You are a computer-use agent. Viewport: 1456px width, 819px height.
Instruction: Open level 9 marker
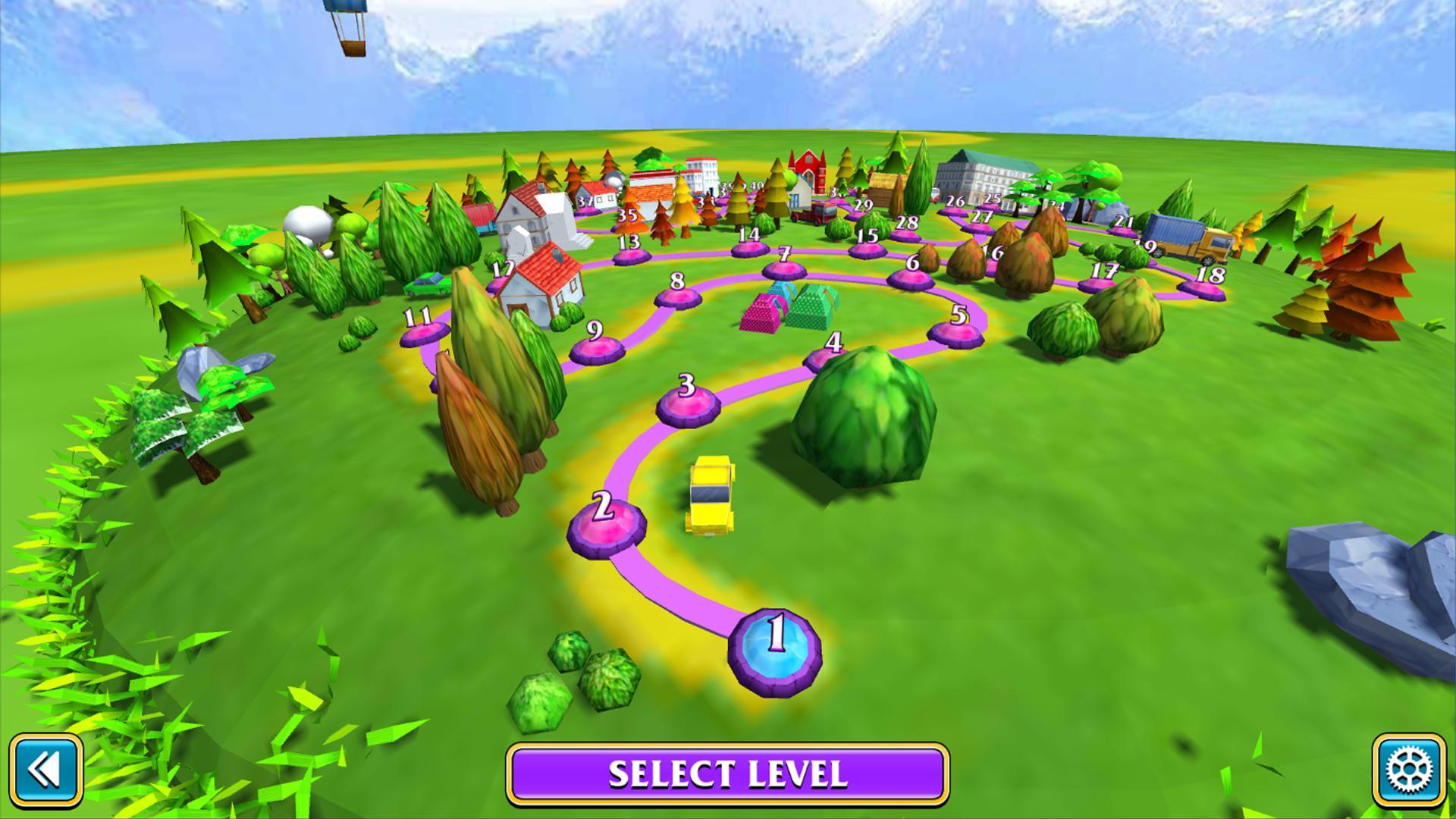(x=597, y=349)
